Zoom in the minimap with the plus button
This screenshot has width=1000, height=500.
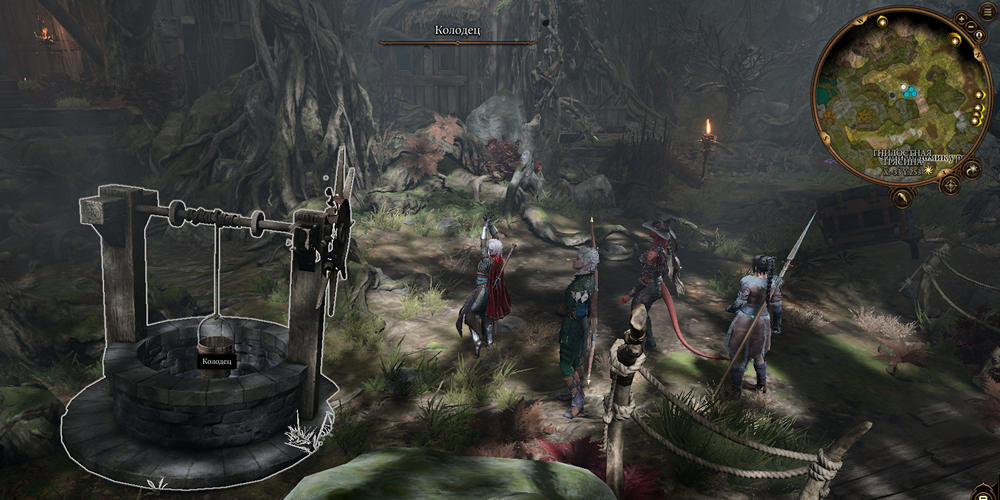click(x=961, y=18)
